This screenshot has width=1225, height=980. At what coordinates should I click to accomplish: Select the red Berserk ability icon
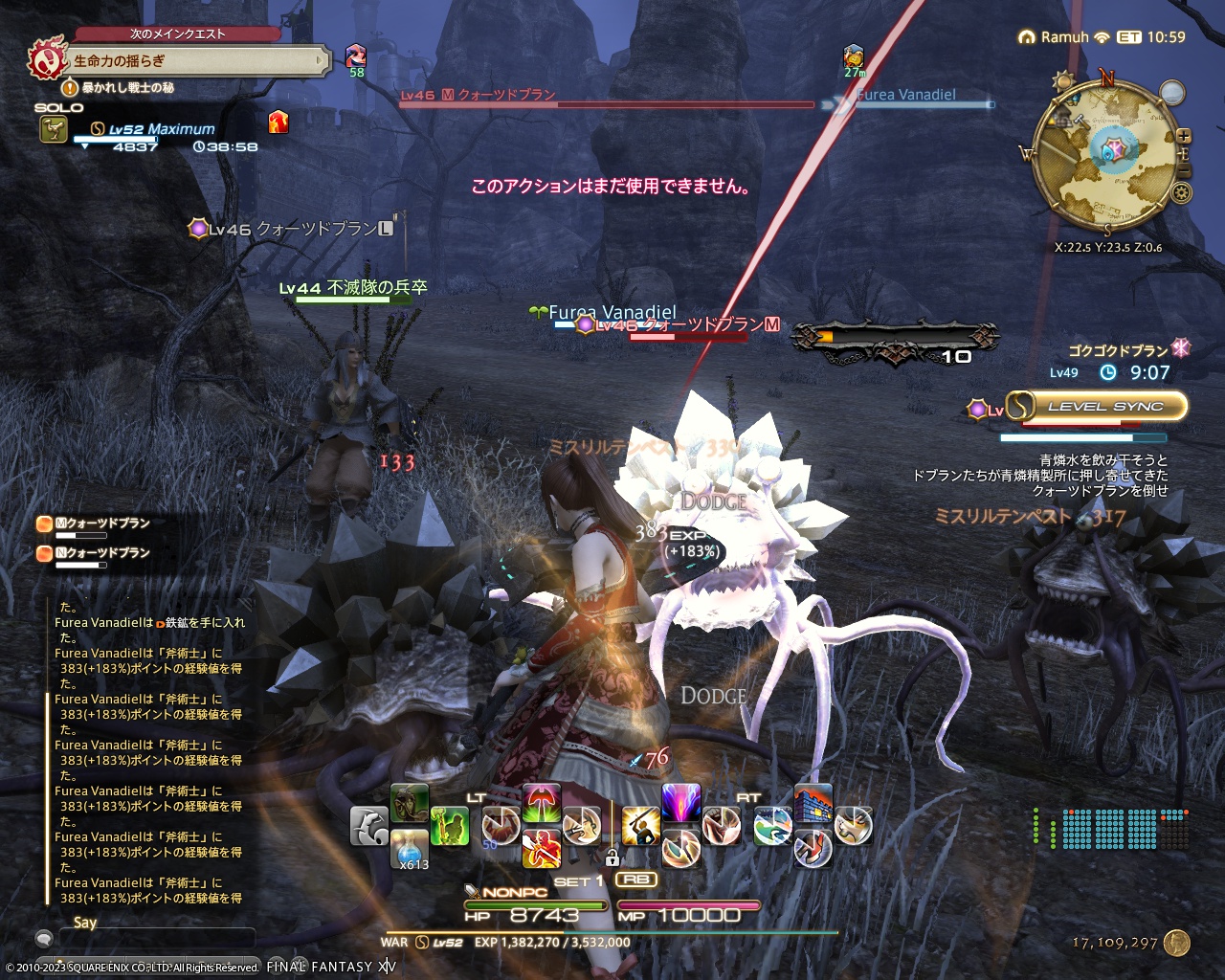[542, 850]
